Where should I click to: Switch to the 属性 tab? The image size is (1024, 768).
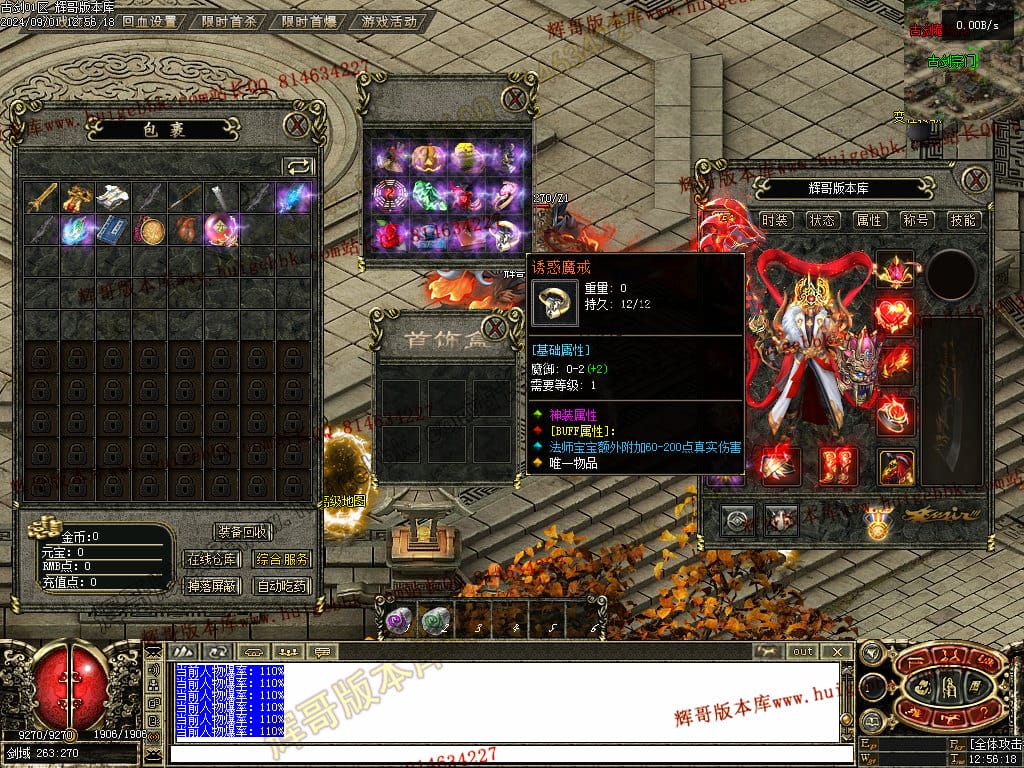point(869,220)
